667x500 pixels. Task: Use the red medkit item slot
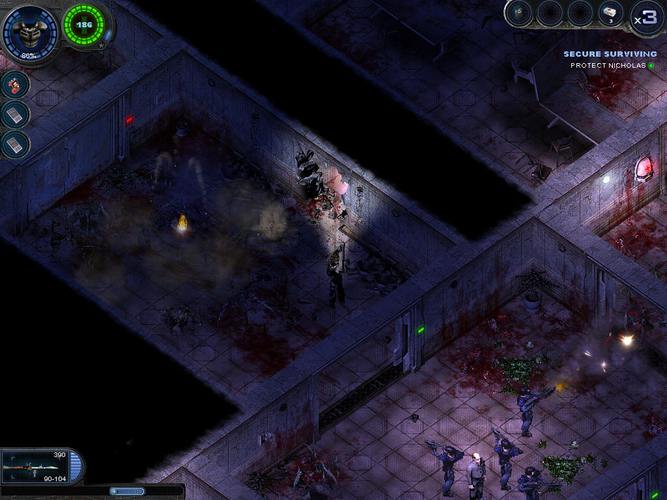pos(16,84)
